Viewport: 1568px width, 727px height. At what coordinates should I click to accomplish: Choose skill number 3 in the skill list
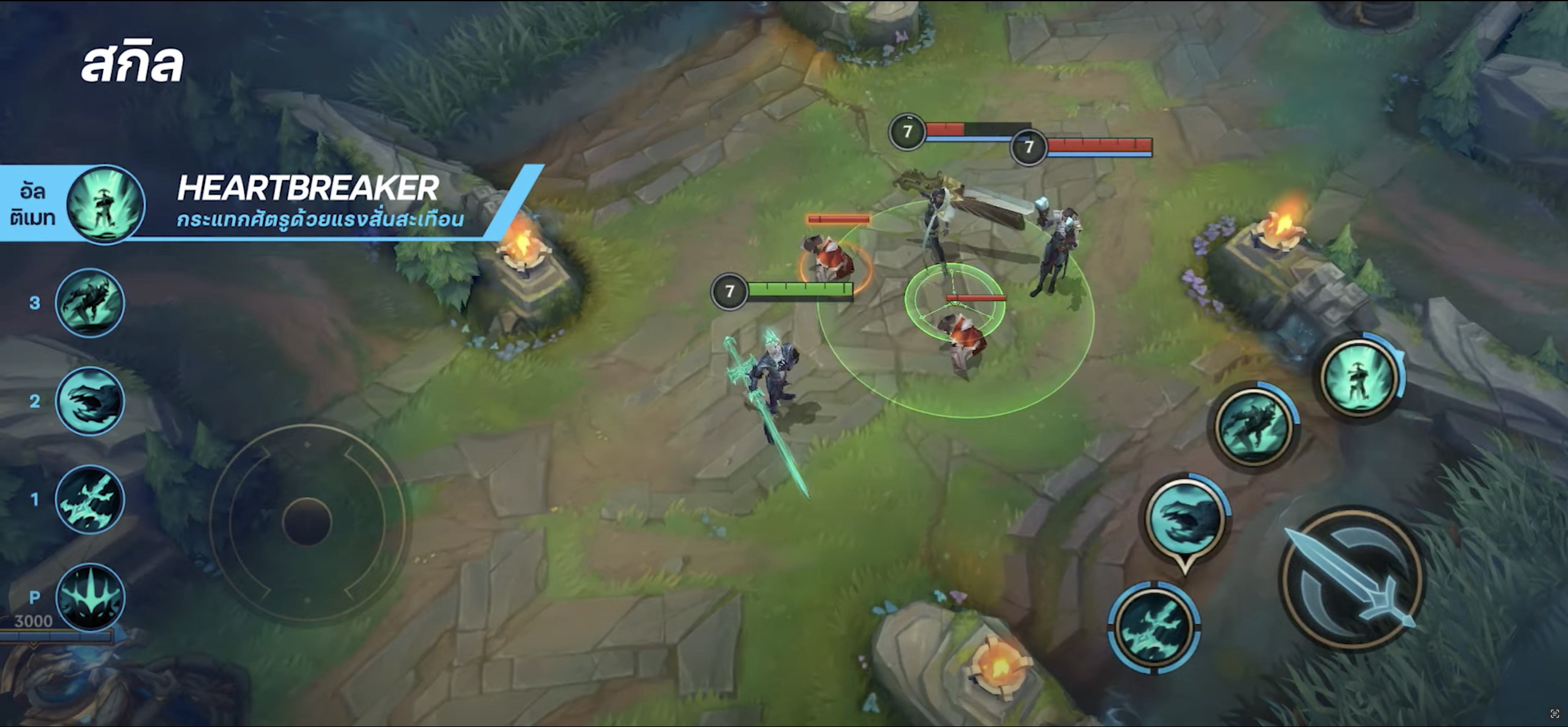pyautogui.click(x=90, y=303)
